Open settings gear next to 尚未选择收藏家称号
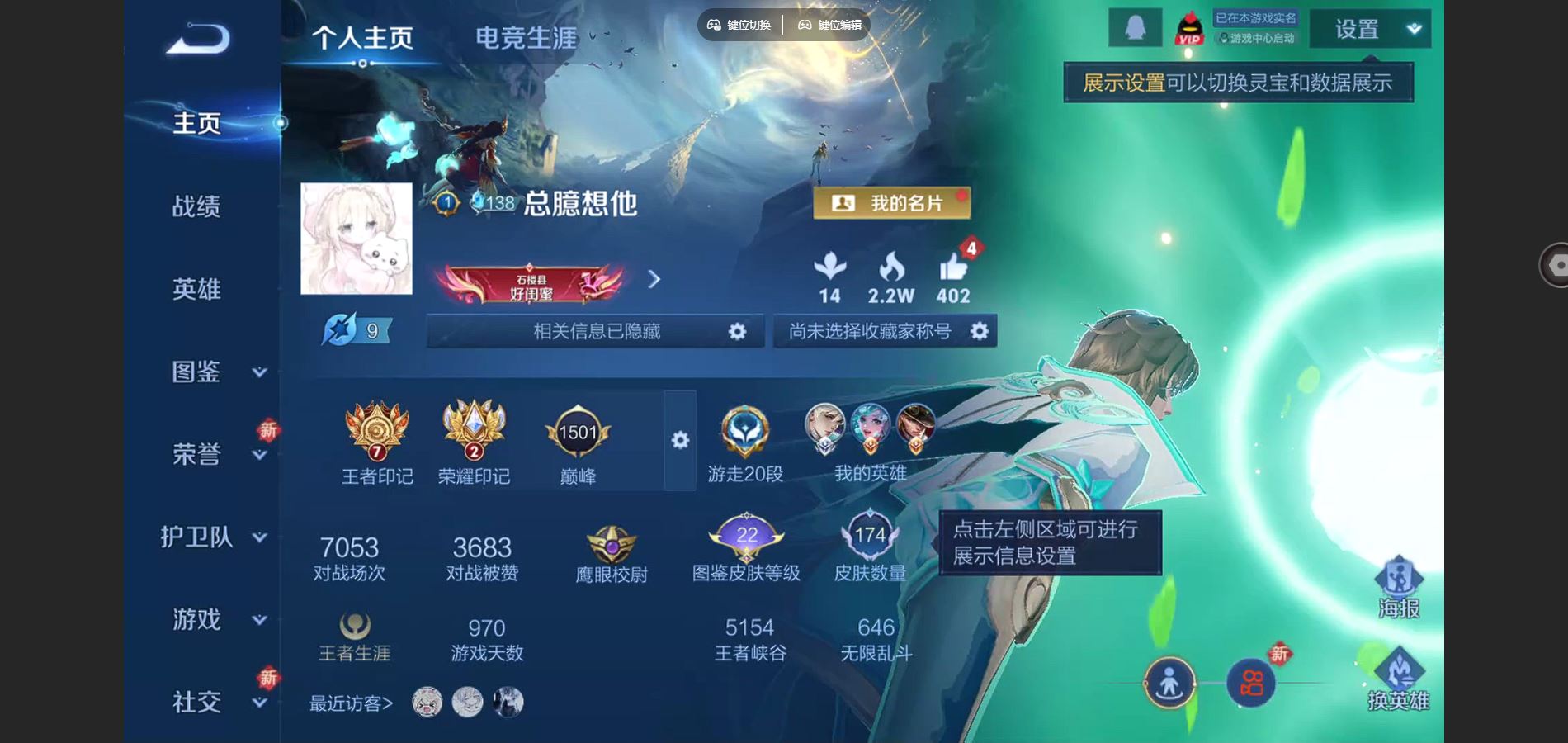 [x=979, y=331]
